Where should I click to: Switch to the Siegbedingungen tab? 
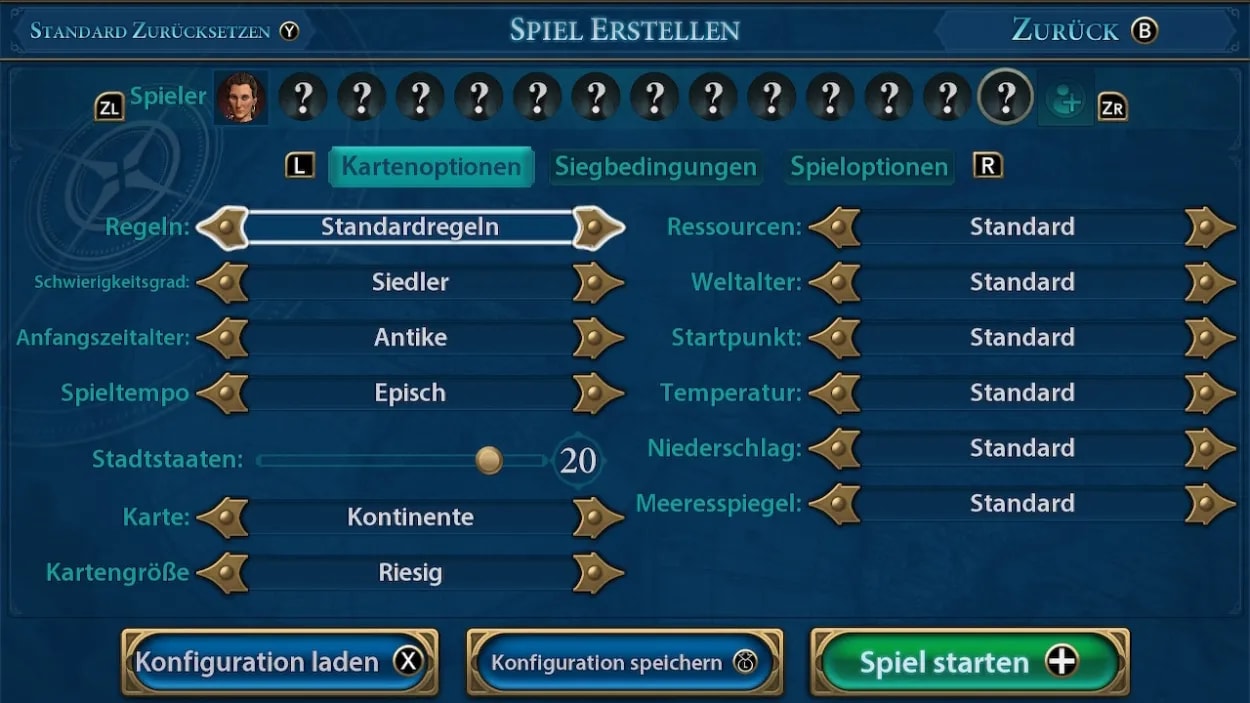[655, 167]
